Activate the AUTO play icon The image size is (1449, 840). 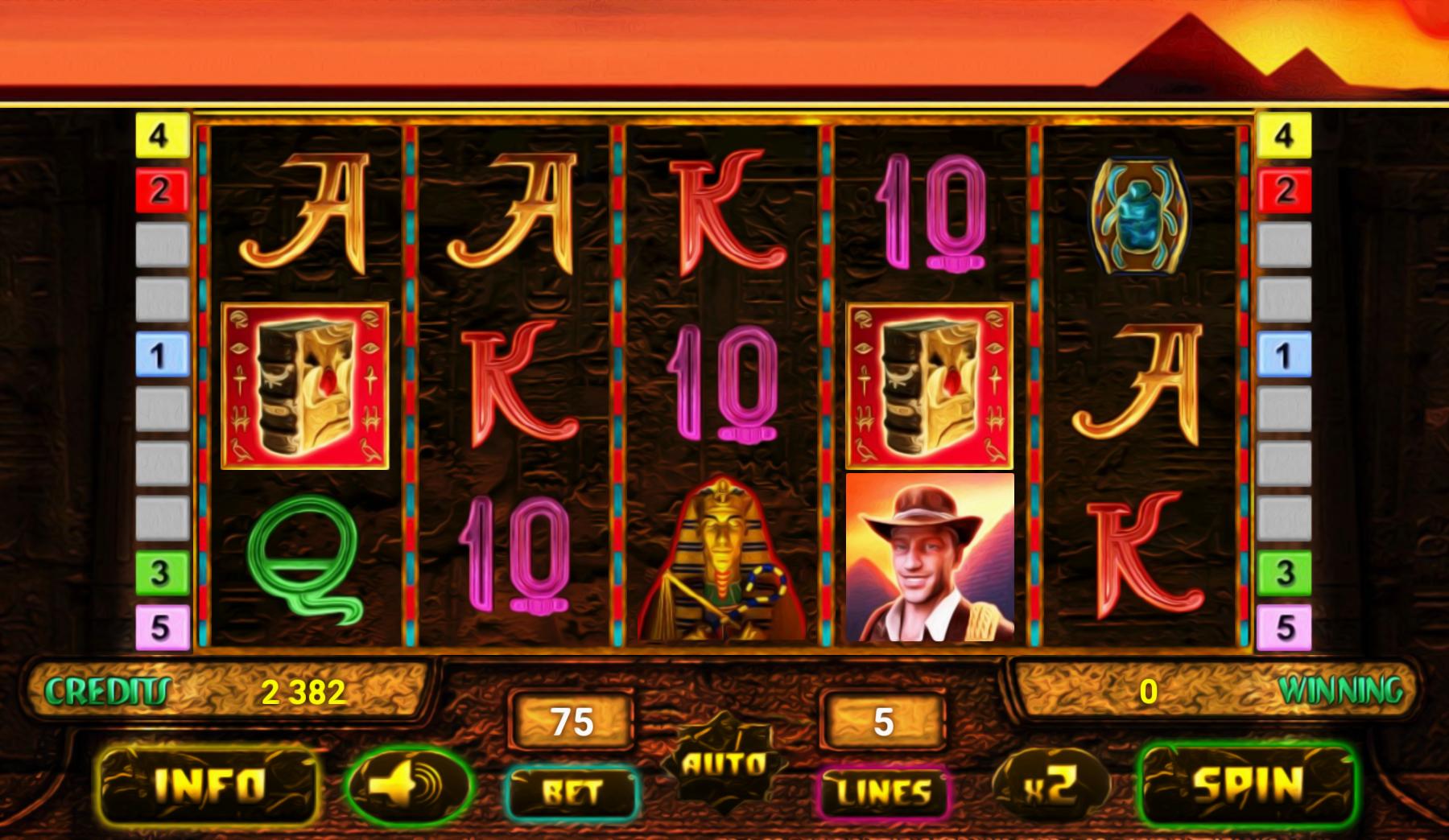point(722,764)
